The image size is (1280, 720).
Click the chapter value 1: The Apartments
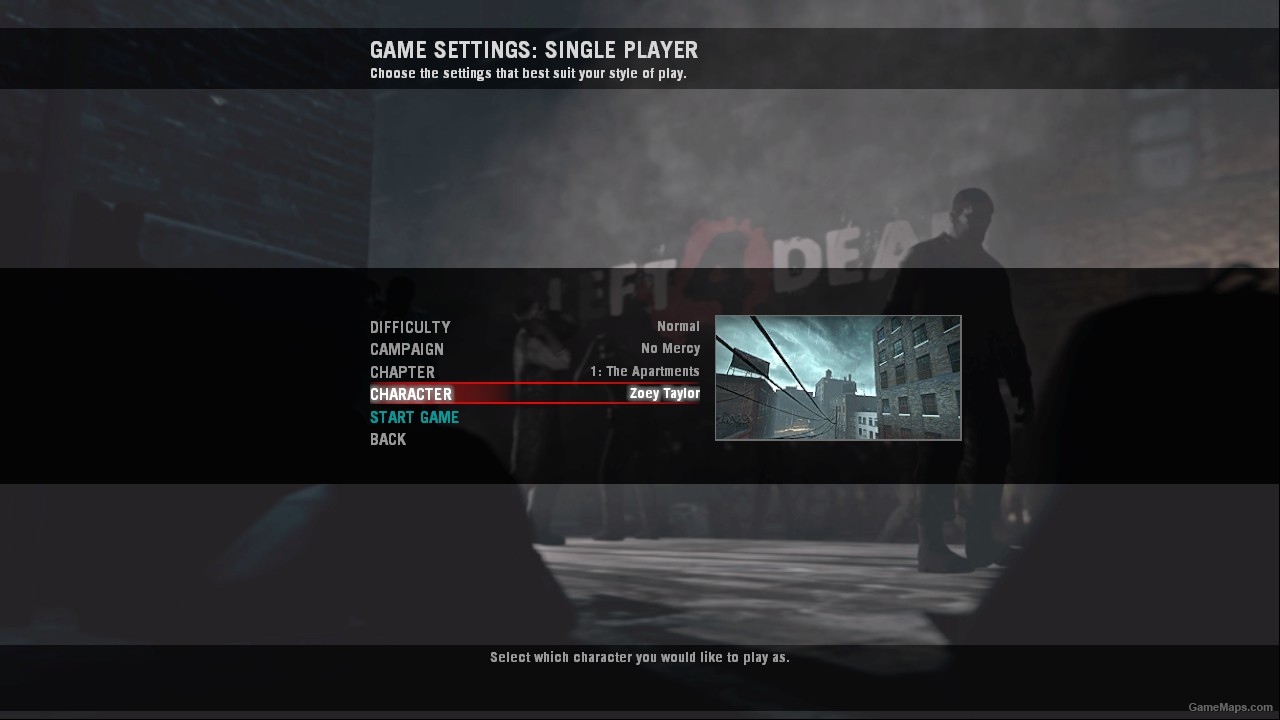[644, 371]
